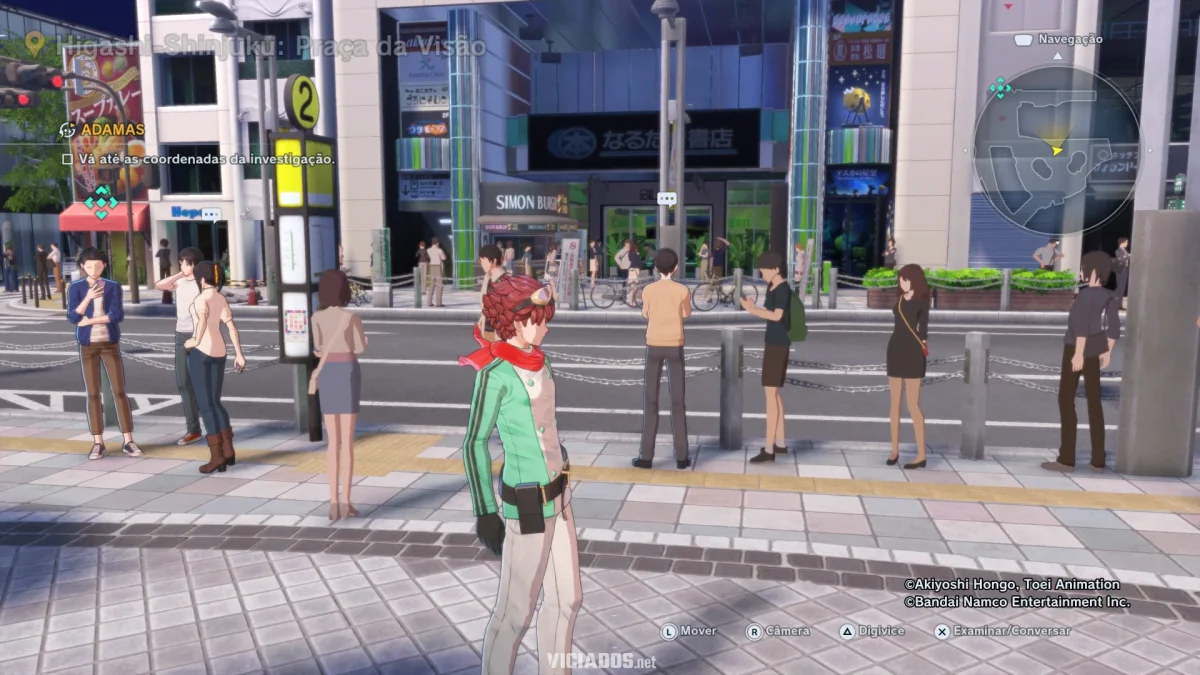
Task: Click the teal quest marker beside the minimap
Action: click(x=999, y=88)
